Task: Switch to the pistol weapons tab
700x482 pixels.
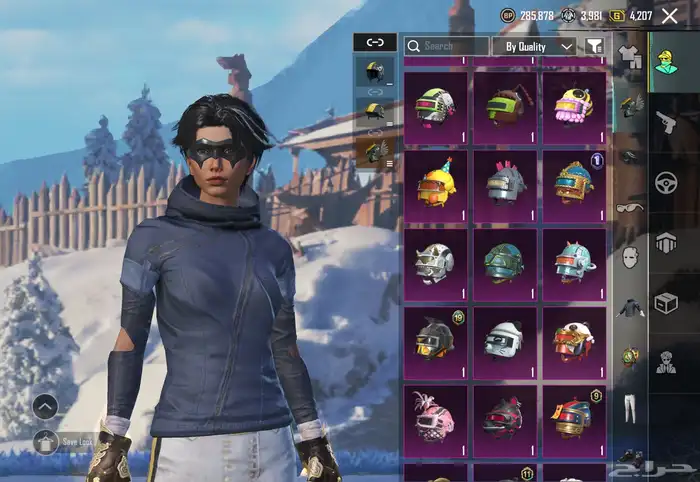Action: point(665,123)
